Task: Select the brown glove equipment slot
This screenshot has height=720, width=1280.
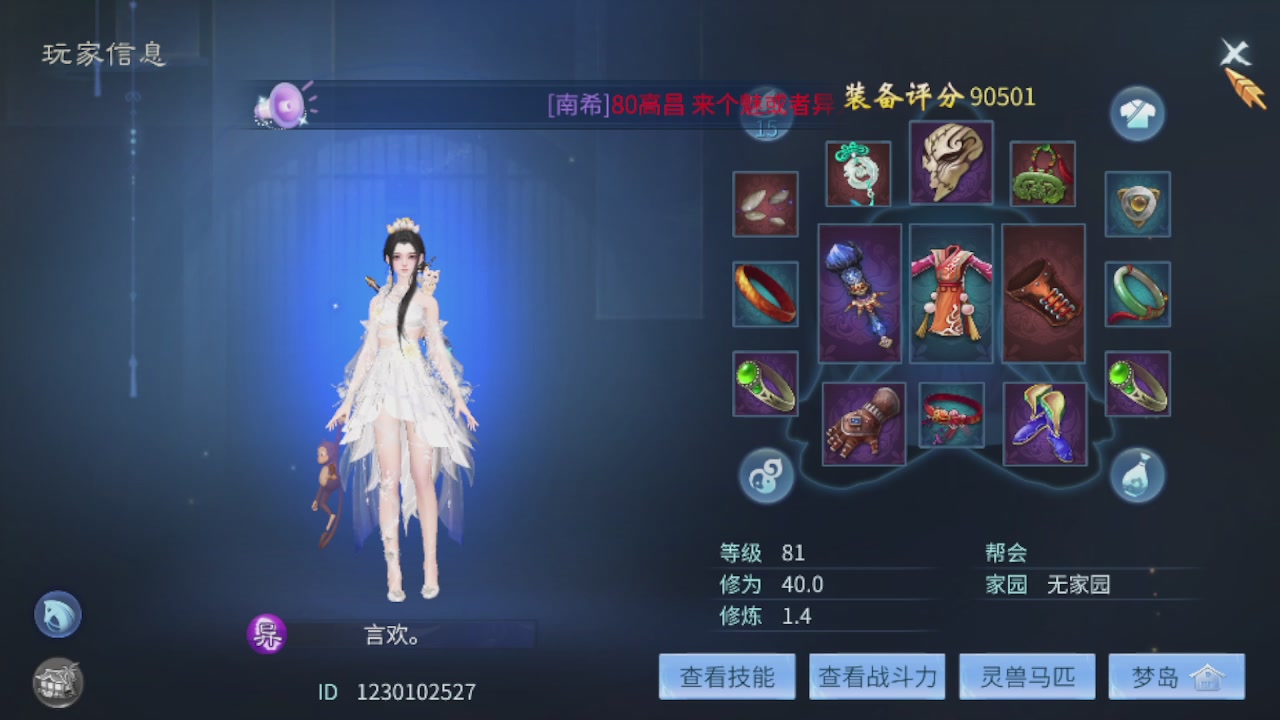Action: (864, 420)
